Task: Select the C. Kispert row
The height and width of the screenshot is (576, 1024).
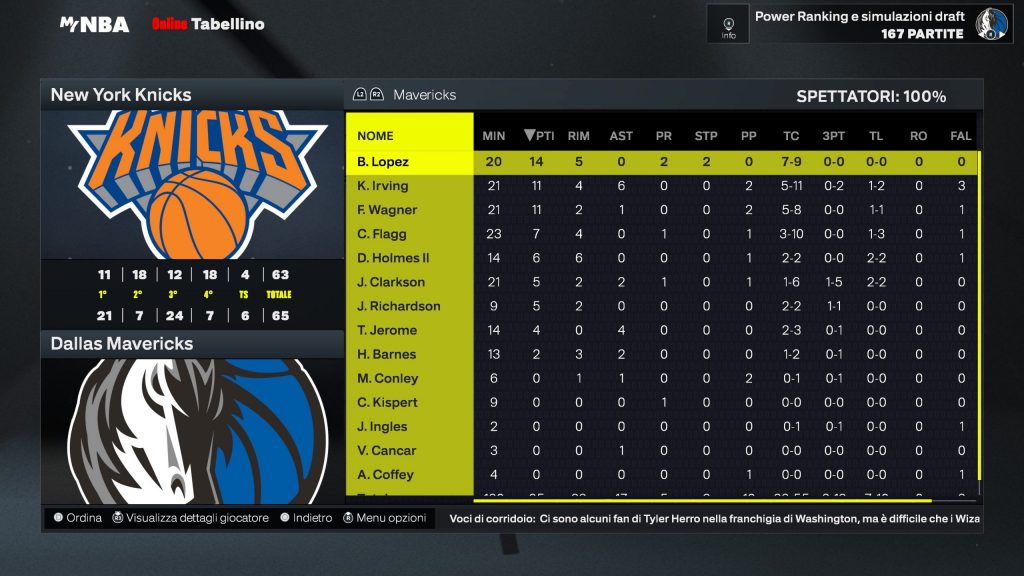Action: click(388, 402)
